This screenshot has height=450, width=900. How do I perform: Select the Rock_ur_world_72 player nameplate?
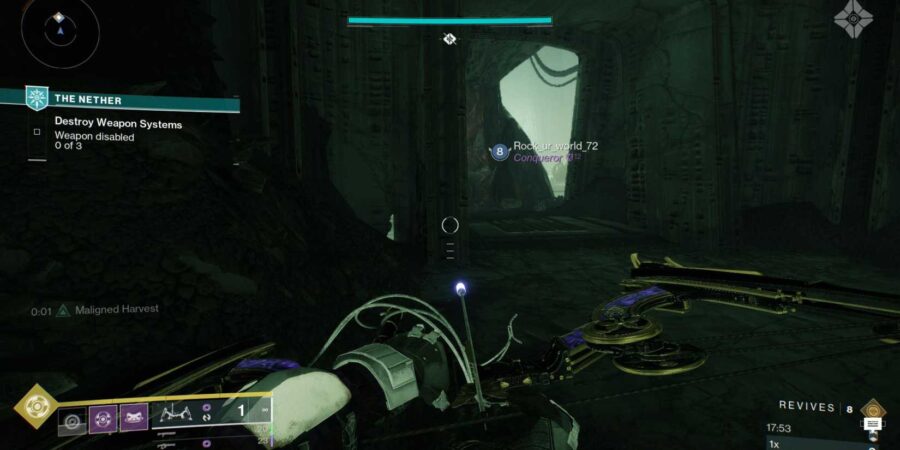555,146
